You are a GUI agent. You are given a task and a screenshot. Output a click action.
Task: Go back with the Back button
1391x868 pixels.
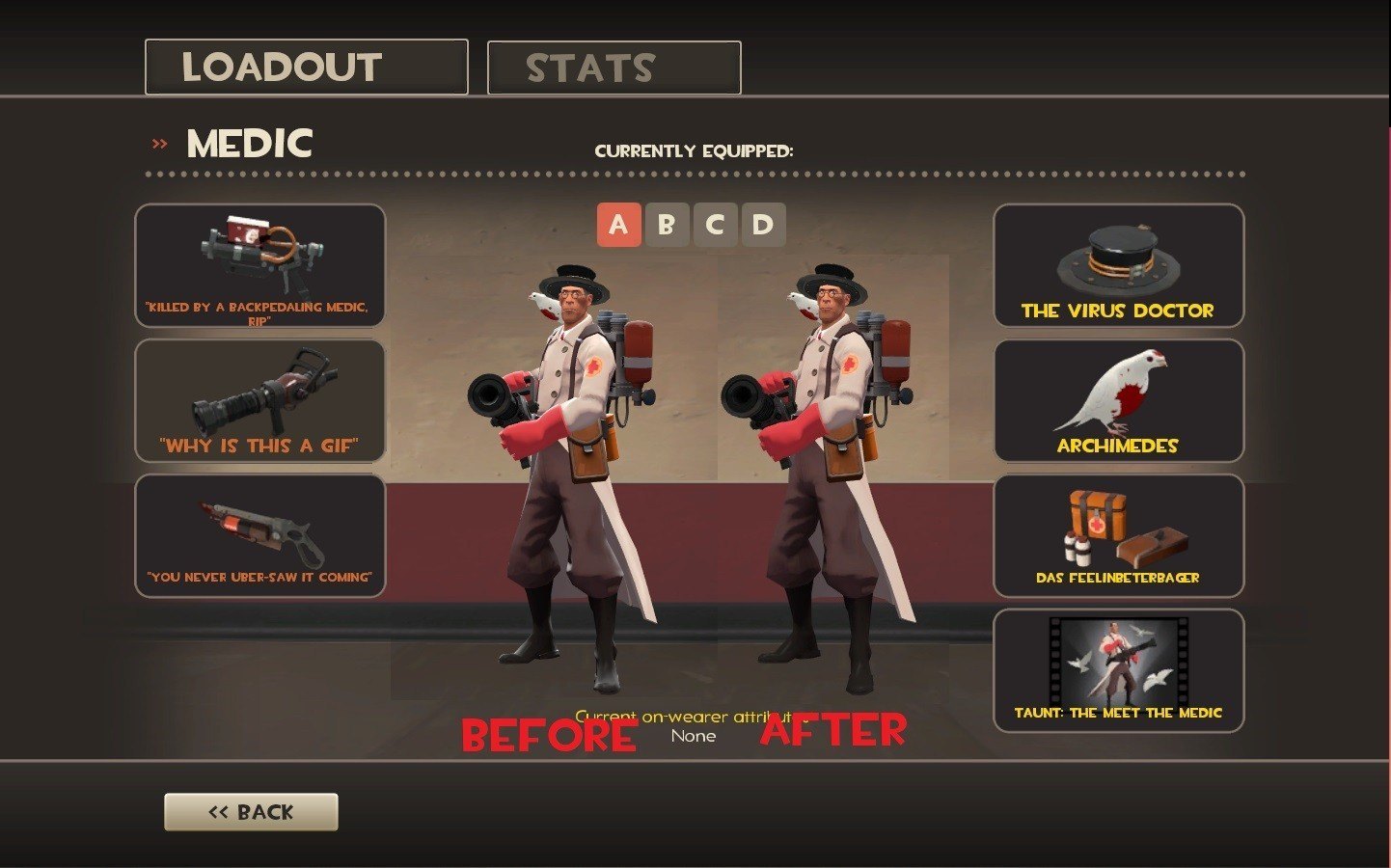pyautogui.click(x=251, y=812)
